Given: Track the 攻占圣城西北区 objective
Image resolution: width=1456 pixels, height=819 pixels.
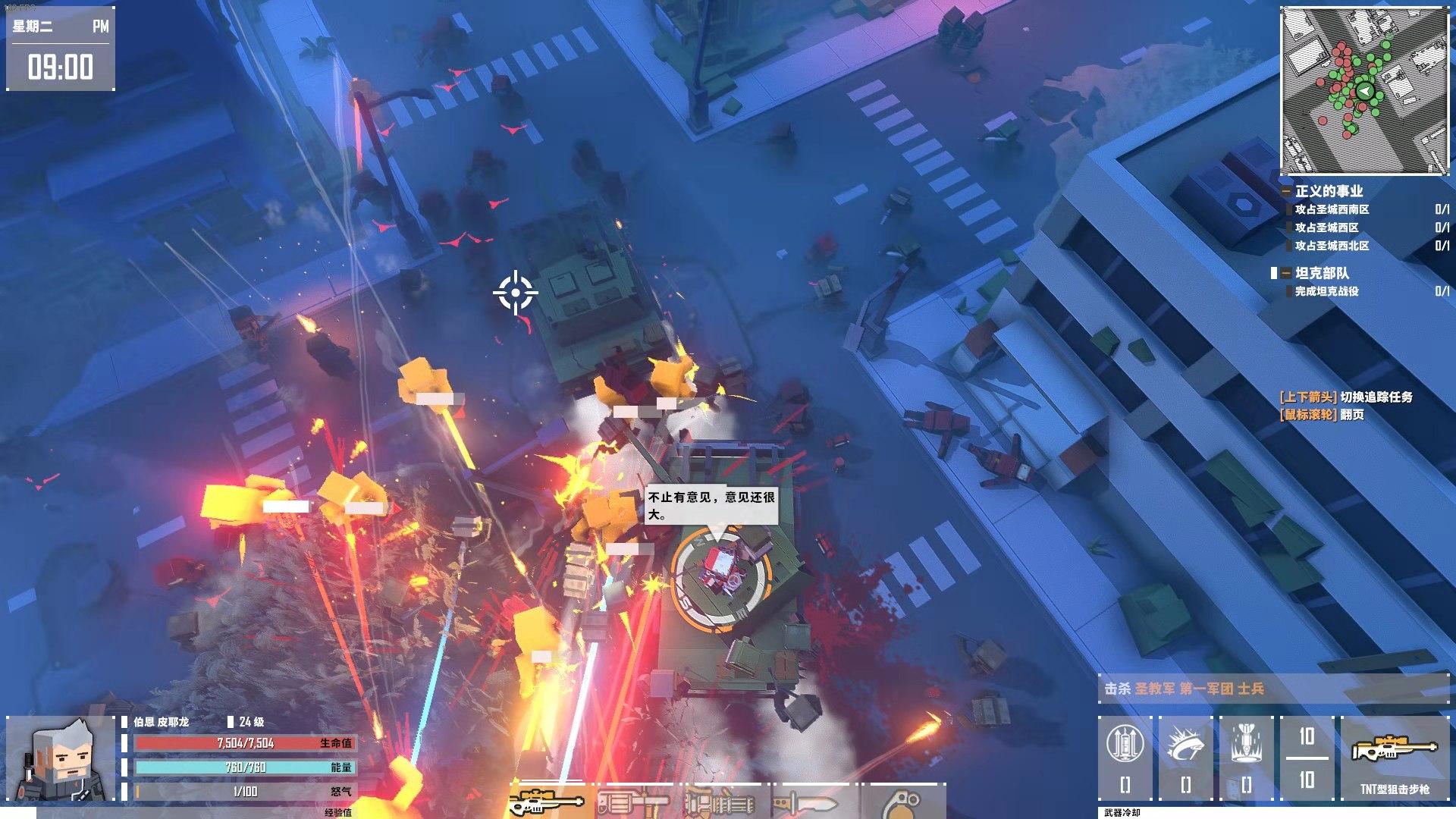Looking at the screenshot, I should pos(1332,246).
